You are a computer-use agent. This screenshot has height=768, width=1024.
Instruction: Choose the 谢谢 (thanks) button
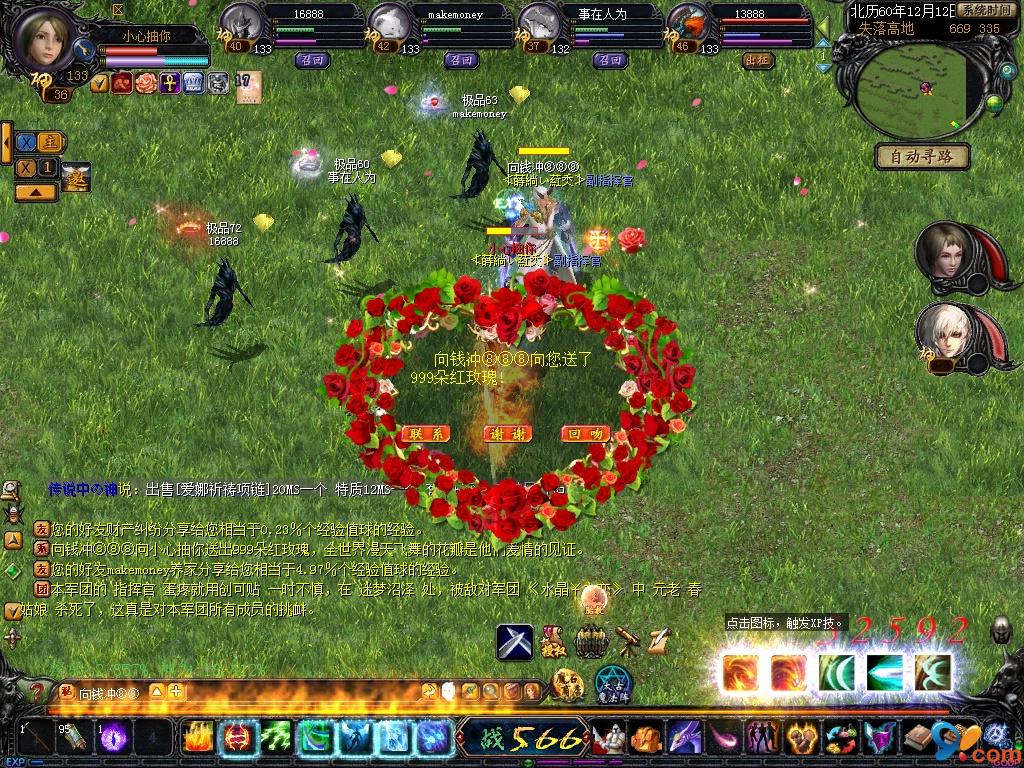[507, 434]
